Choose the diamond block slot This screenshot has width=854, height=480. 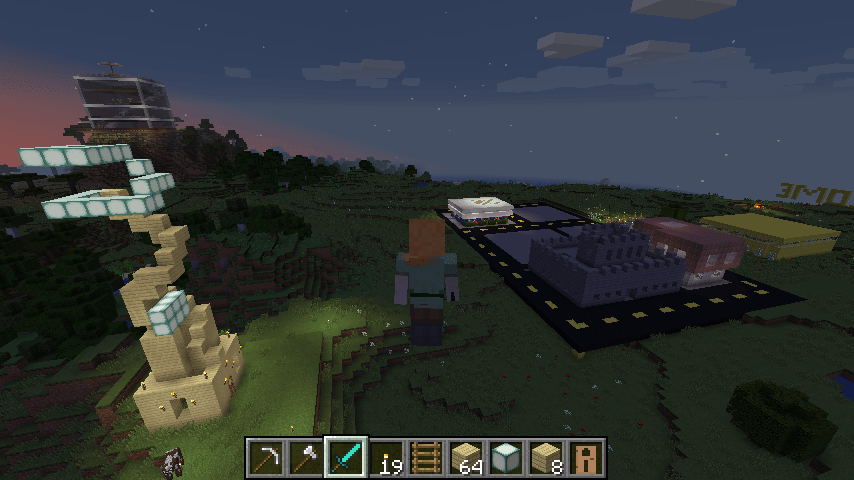point(507,457)
